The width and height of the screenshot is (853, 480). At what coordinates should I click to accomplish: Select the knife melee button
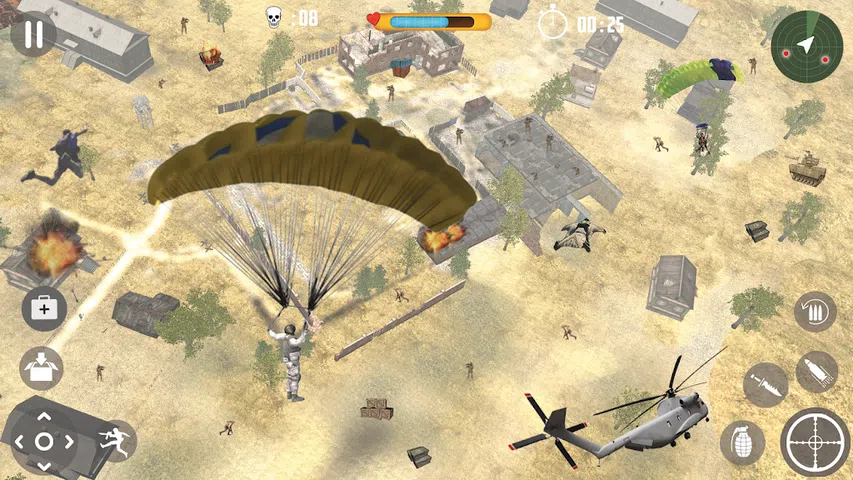point(766,384)
